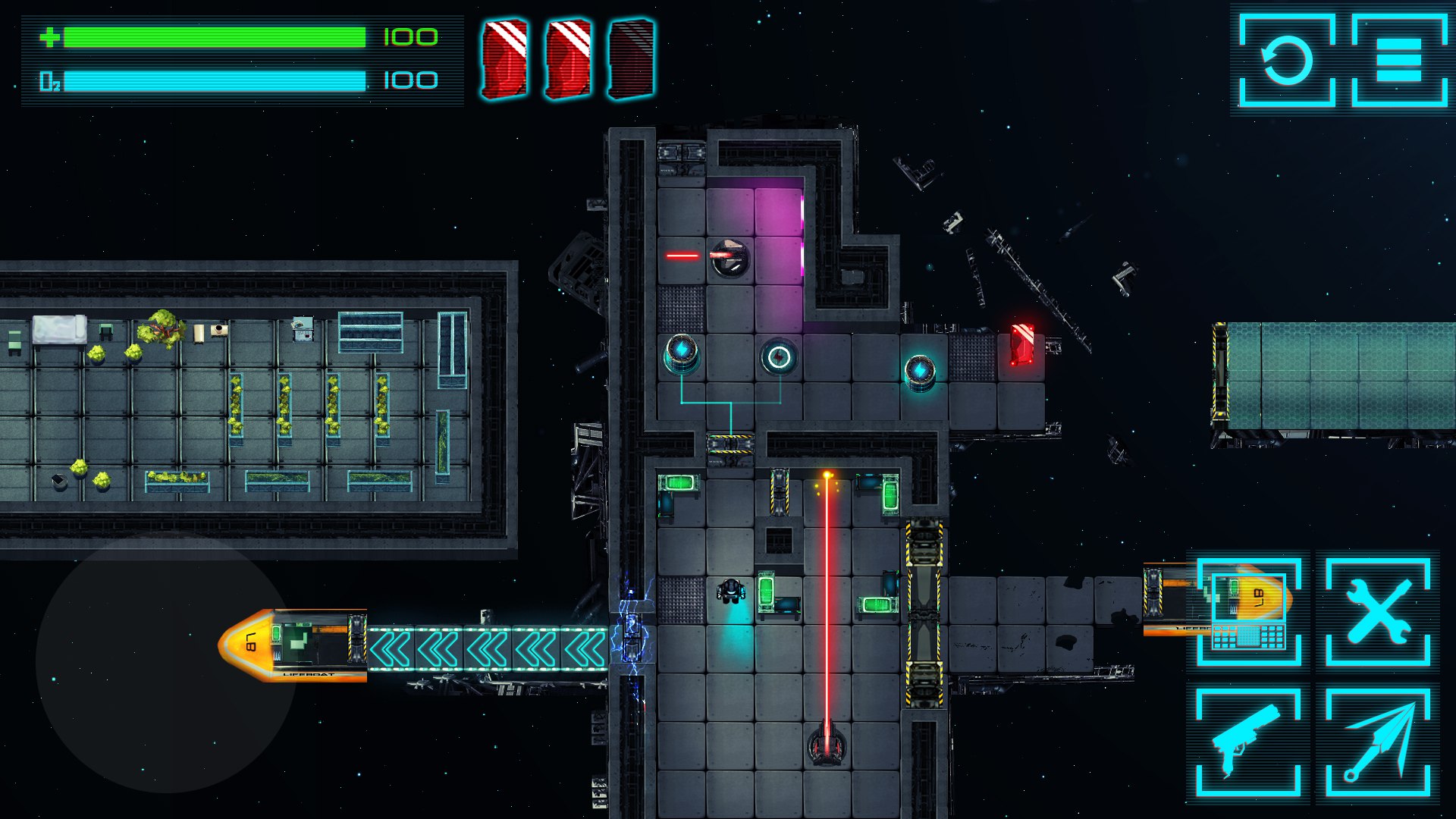Restart the level with the circular arrow button
This screenshot has height=819, width=1456.
tap(1287, 60)
